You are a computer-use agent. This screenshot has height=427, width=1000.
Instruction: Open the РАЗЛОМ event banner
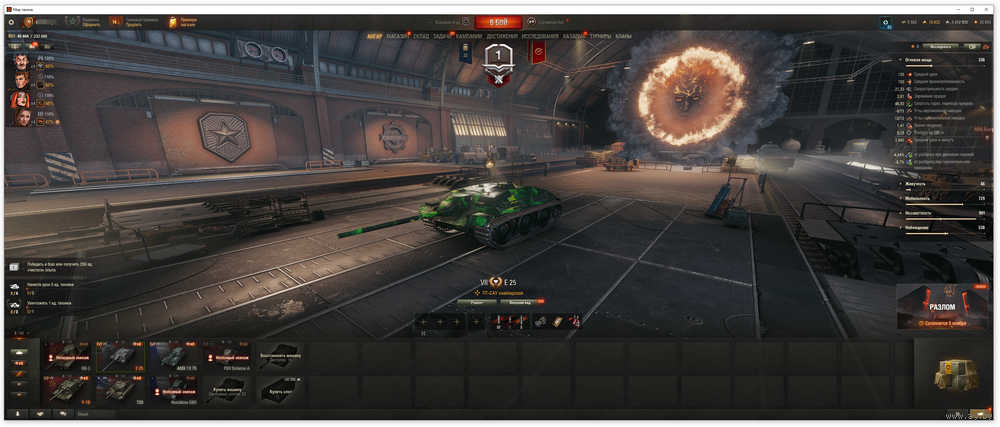click(x=942, y=307)
